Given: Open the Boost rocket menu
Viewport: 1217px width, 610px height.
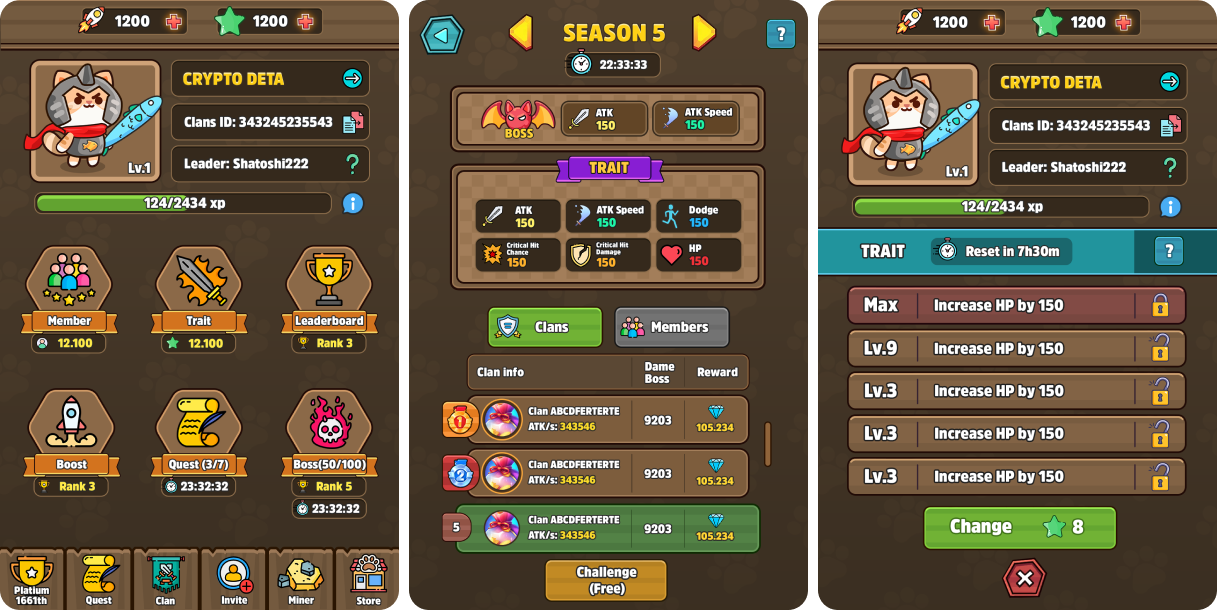Looking at the screenshot, I should point(70,428).
